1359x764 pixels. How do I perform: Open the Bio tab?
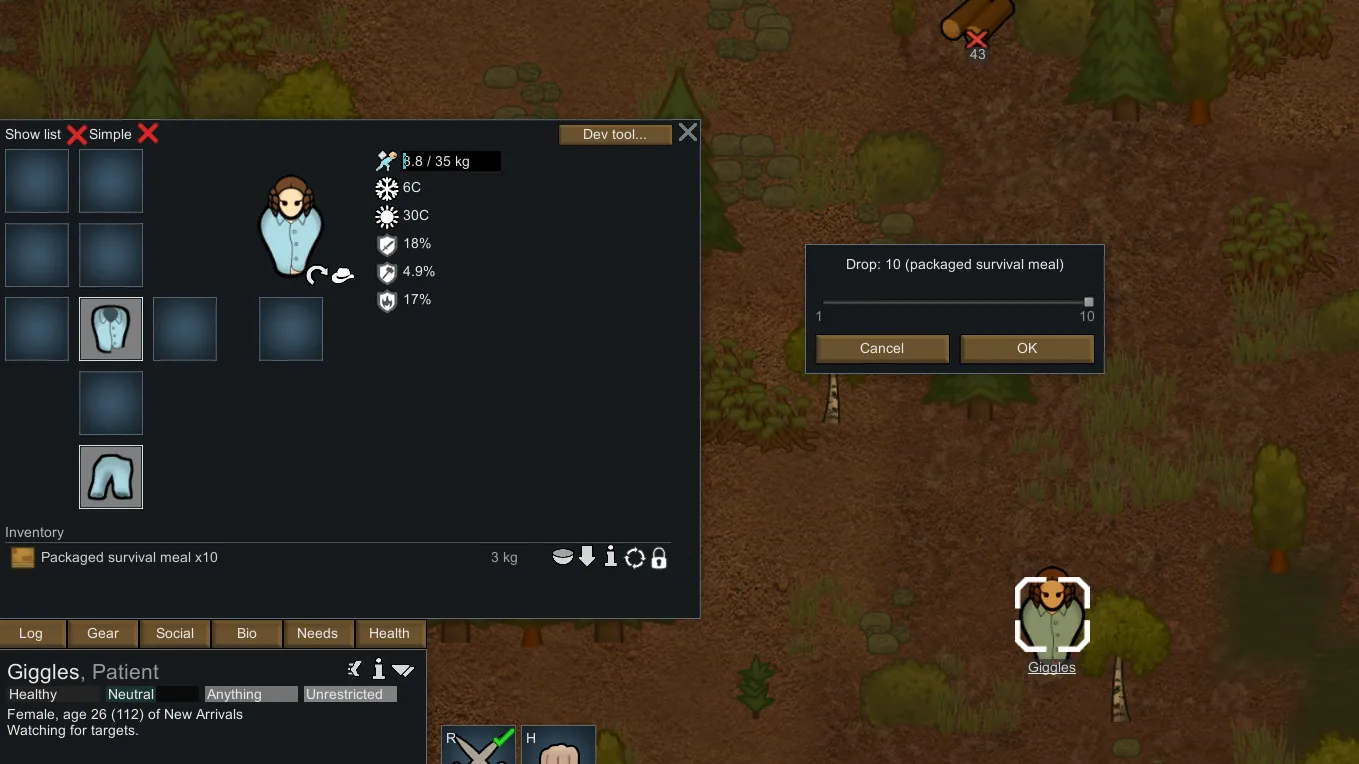coord(247,633)
